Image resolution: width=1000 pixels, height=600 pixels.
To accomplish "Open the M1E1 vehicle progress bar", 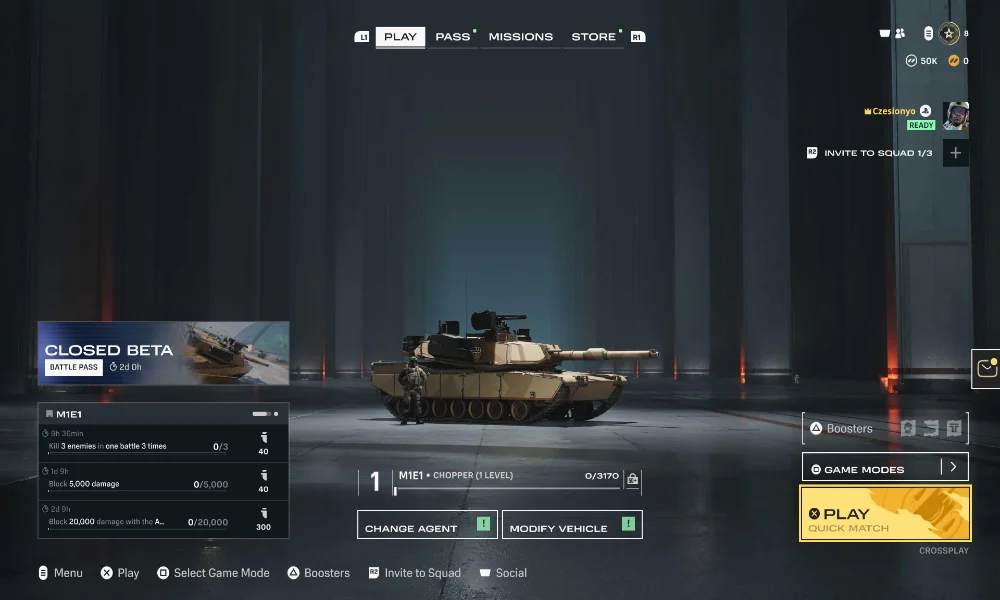I will point(507,489).
